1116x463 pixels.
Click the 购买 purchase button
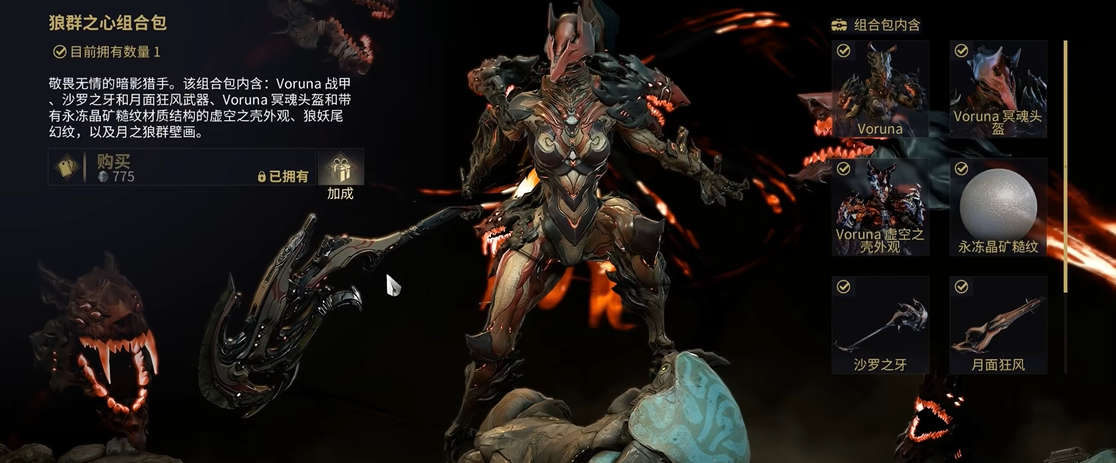(180, 167)
